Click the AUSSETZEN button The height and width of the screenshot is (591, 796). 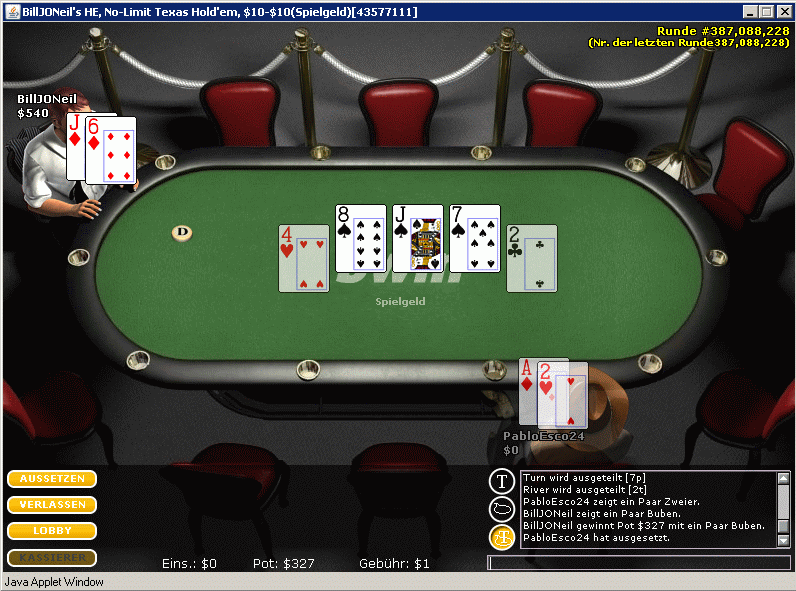52,479
